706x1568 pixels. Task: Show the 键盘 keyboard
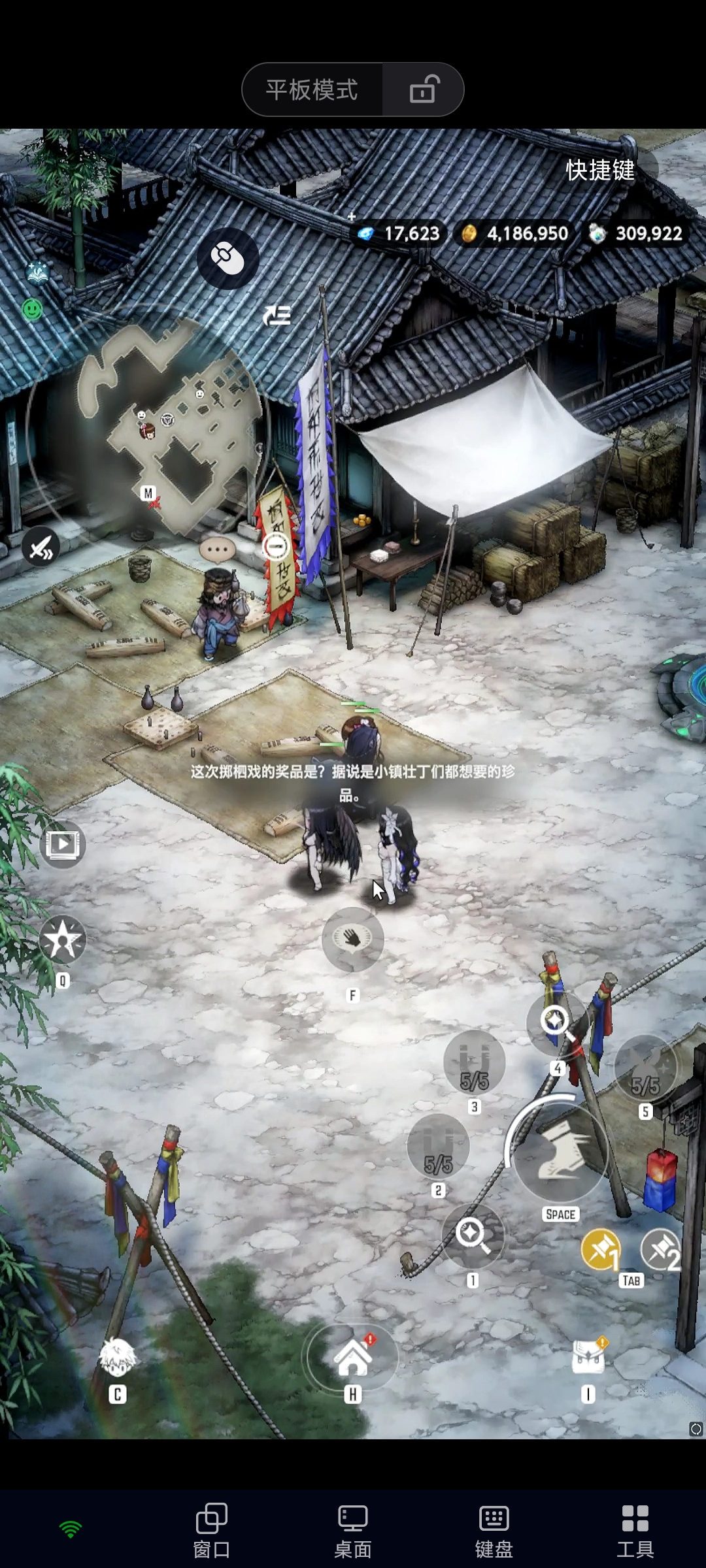click(494, 1529)
